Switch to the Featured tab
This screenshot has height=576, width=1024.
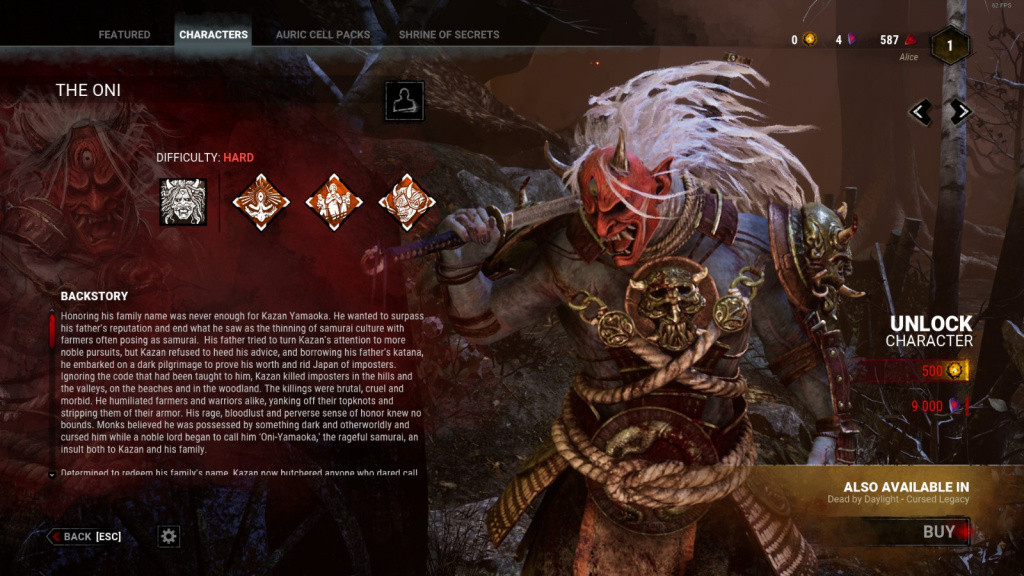(x=124, y=35)
